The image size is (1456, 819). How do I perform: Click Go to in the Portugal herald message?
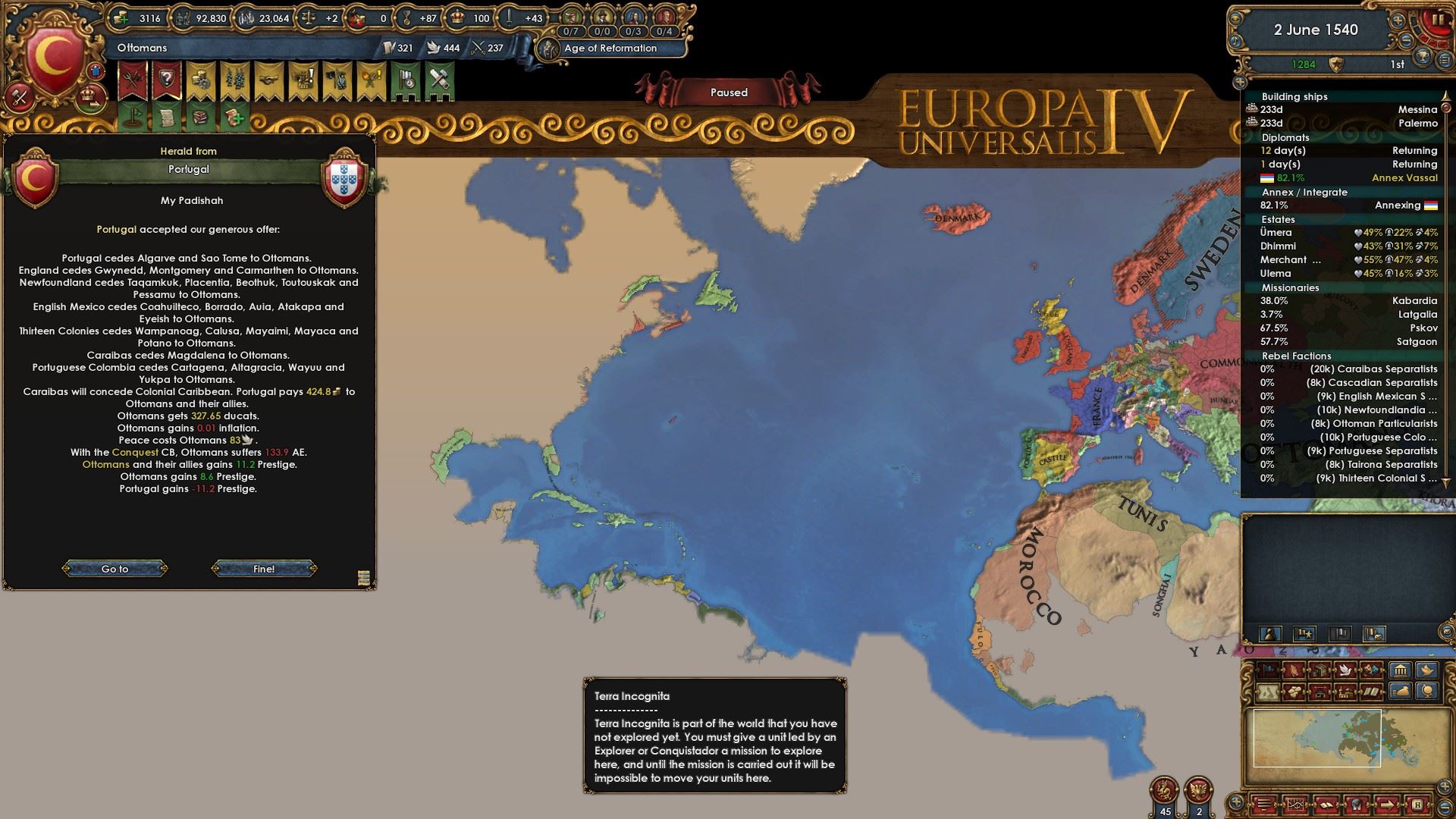(x=115, y=569)
